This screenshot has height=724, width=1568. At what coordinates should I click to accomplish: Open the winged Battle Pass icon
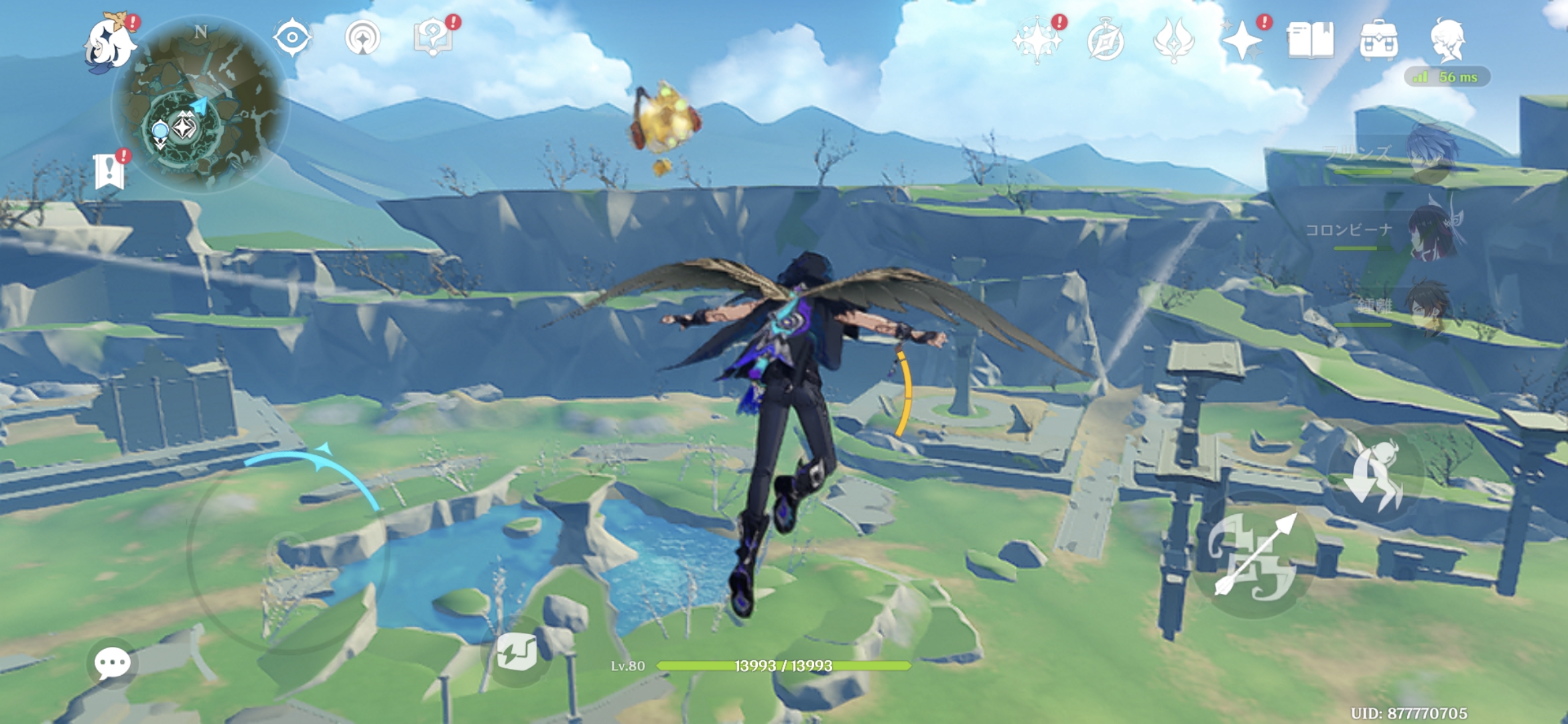tap(1173, 40)
